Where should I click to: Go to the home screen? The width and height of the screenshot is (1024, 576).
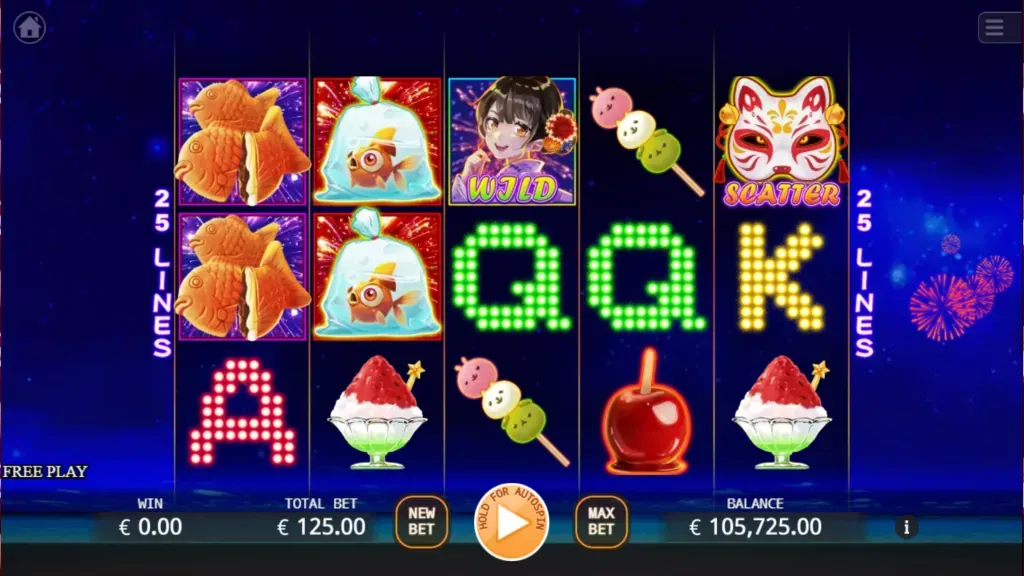[x=29, y=28]
